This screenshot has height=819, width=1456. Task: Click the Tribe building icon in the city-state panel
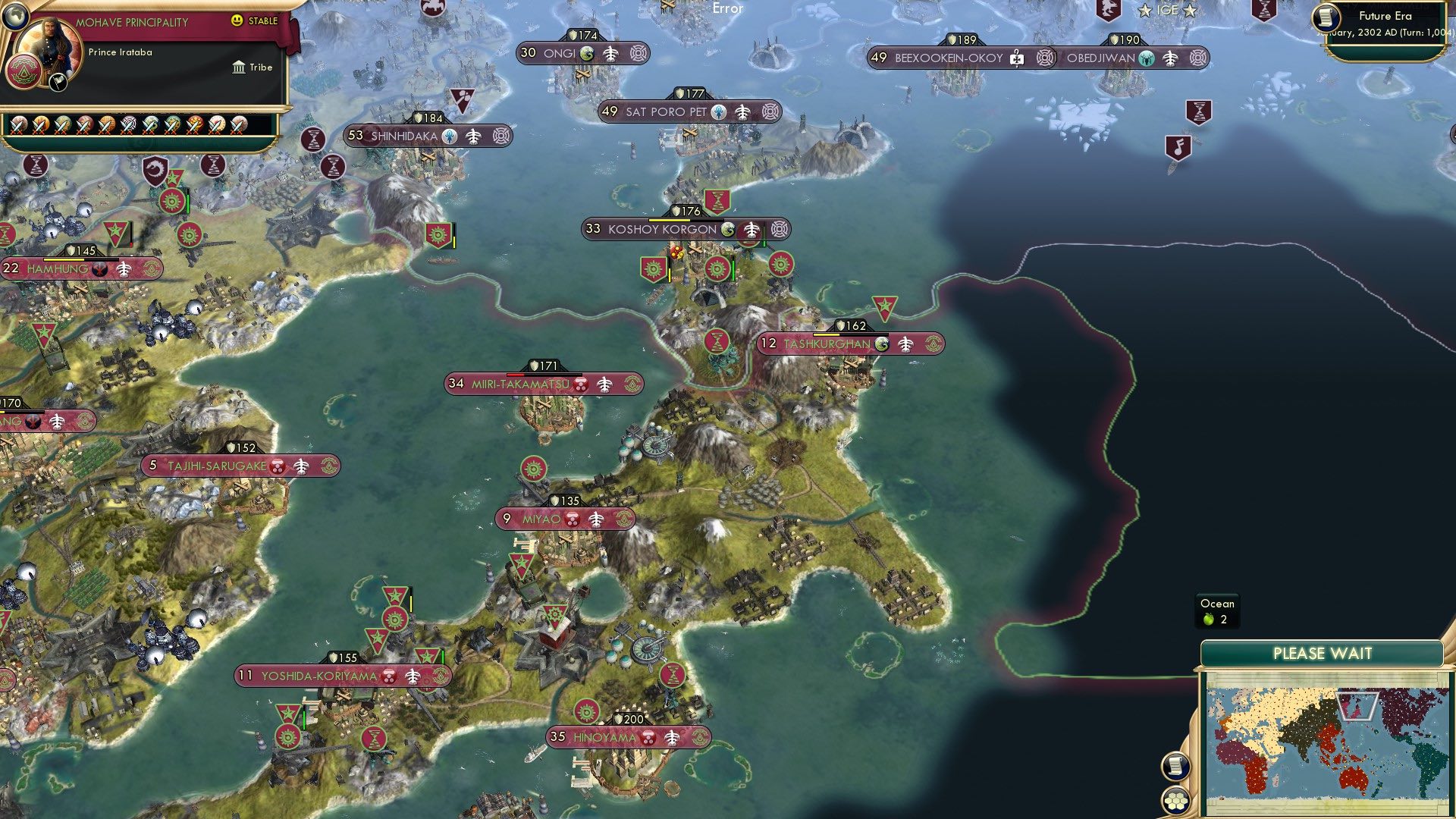239,67
